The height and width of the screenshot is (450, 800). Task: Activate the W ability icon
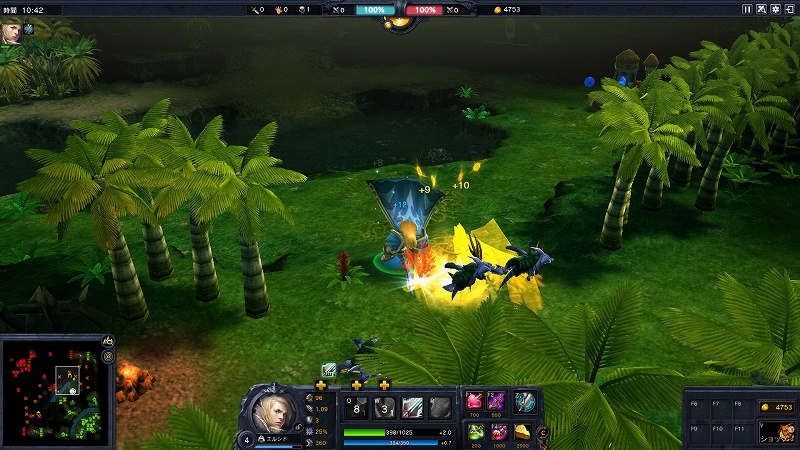(x=384, y=407)
